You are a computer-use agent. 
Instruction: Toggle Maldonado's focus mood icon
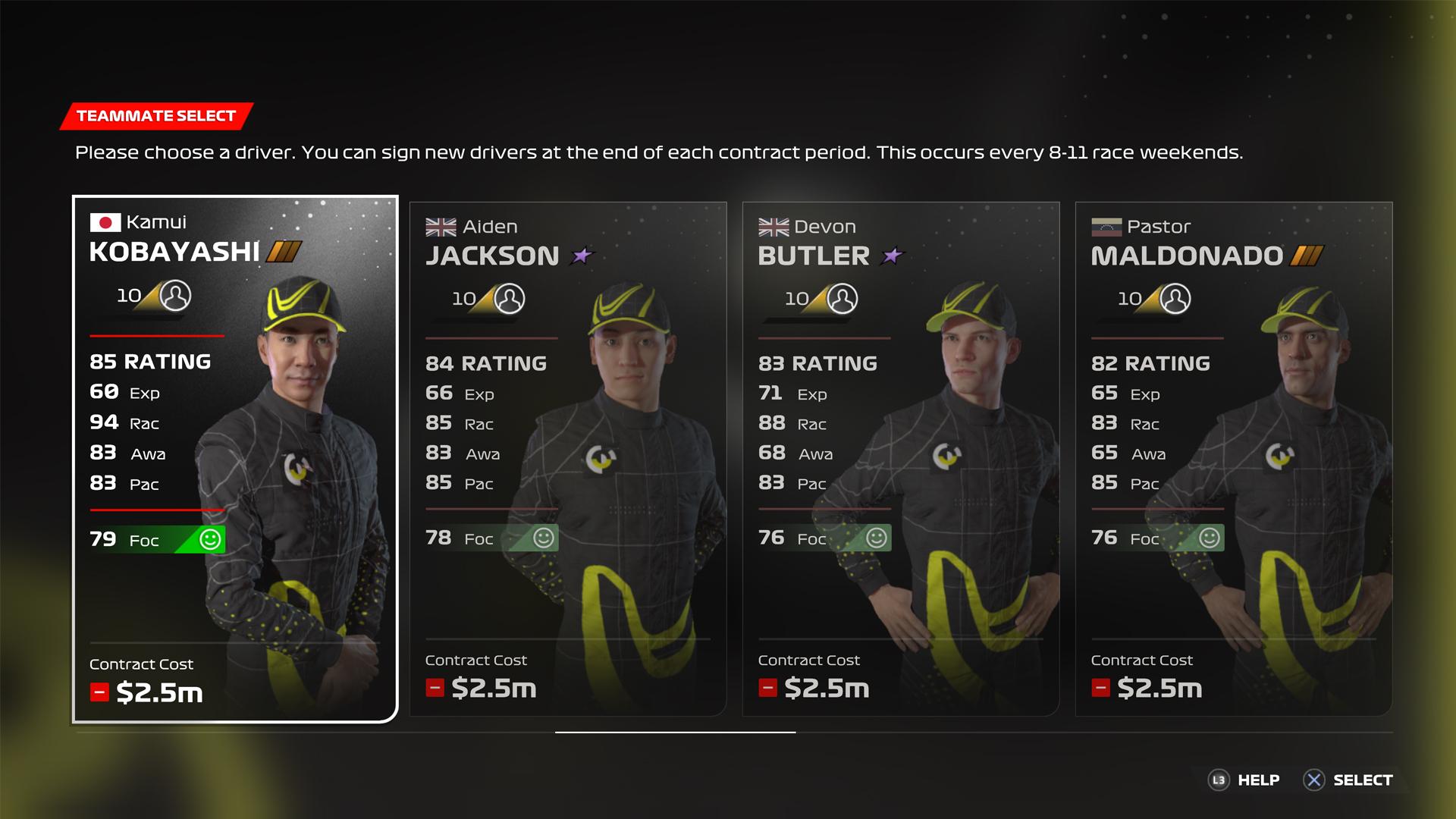pos(1209,538)
